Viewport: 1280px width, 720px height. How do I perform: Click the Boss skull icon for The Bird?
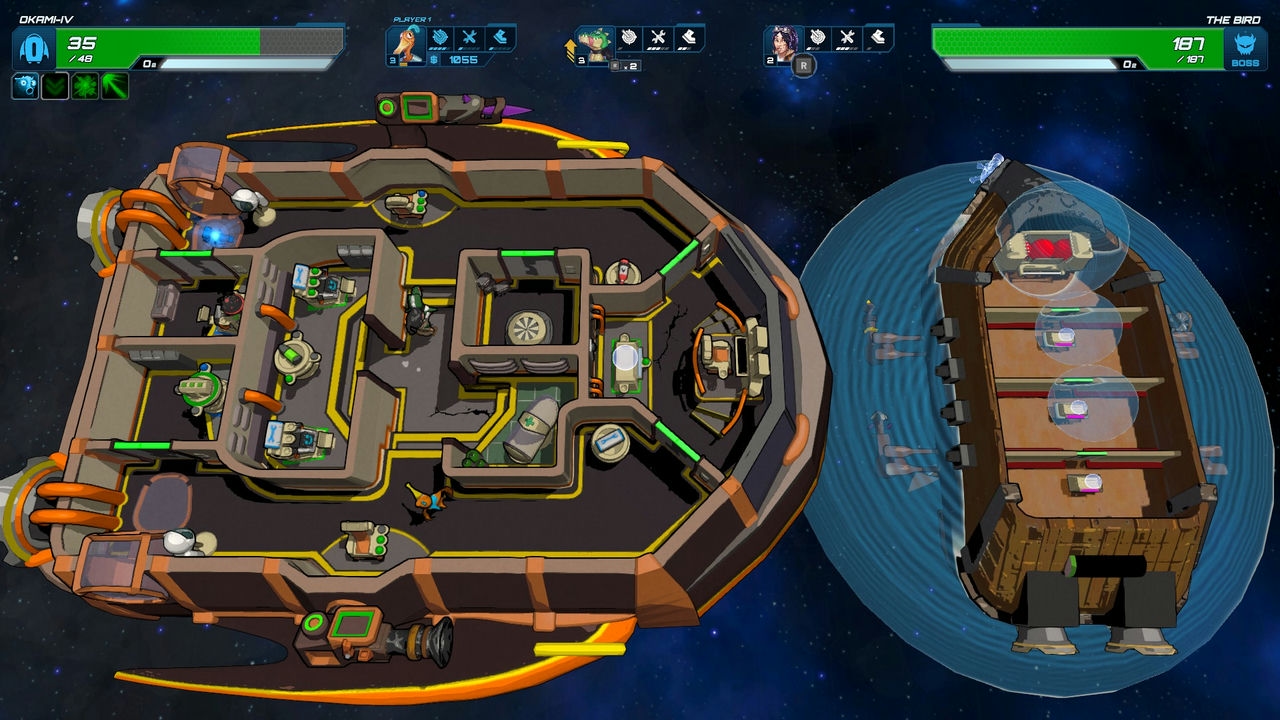1246,49
